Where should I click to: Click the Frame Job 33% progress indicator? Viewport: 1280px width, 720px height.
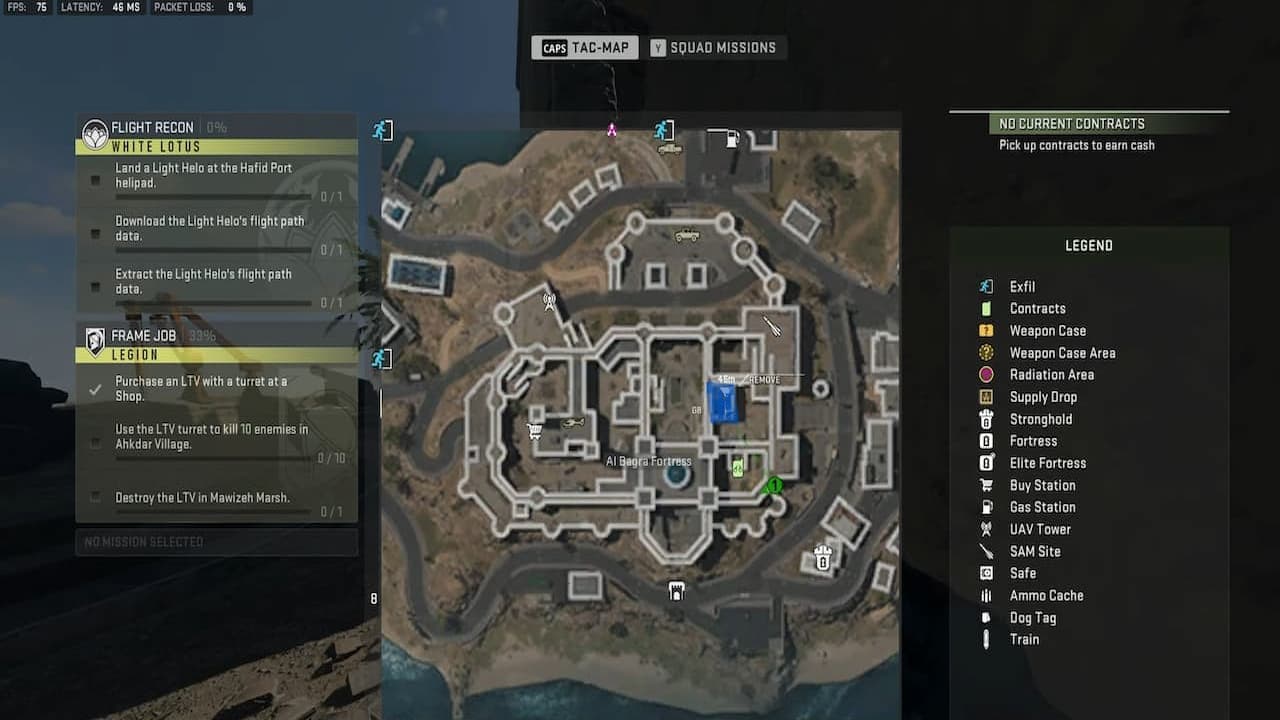tap(206, 335)
